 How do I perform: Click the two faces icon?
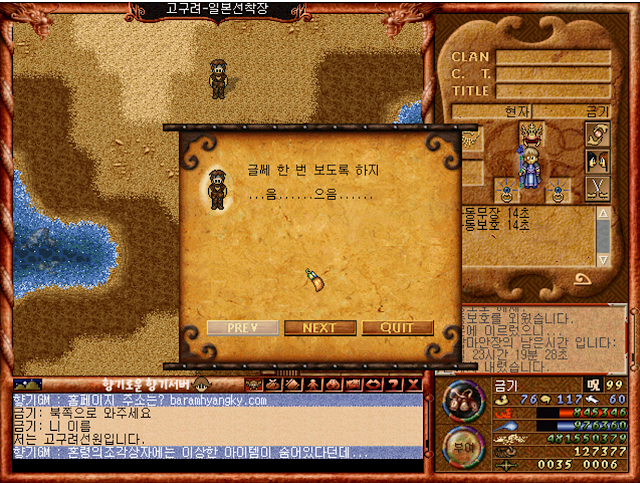[597, 160]
